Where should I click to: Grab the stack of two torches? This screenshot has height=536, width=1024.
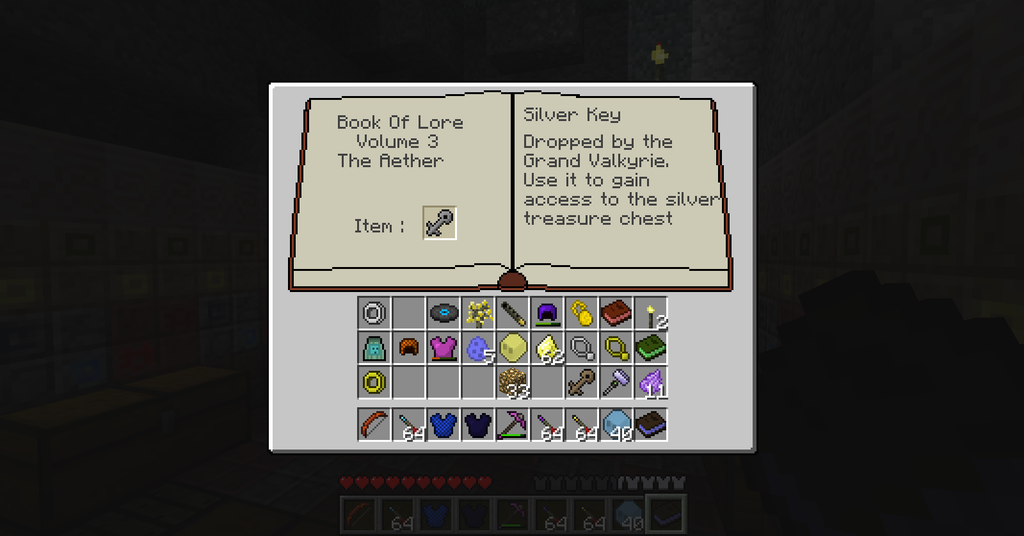[651, 313]
